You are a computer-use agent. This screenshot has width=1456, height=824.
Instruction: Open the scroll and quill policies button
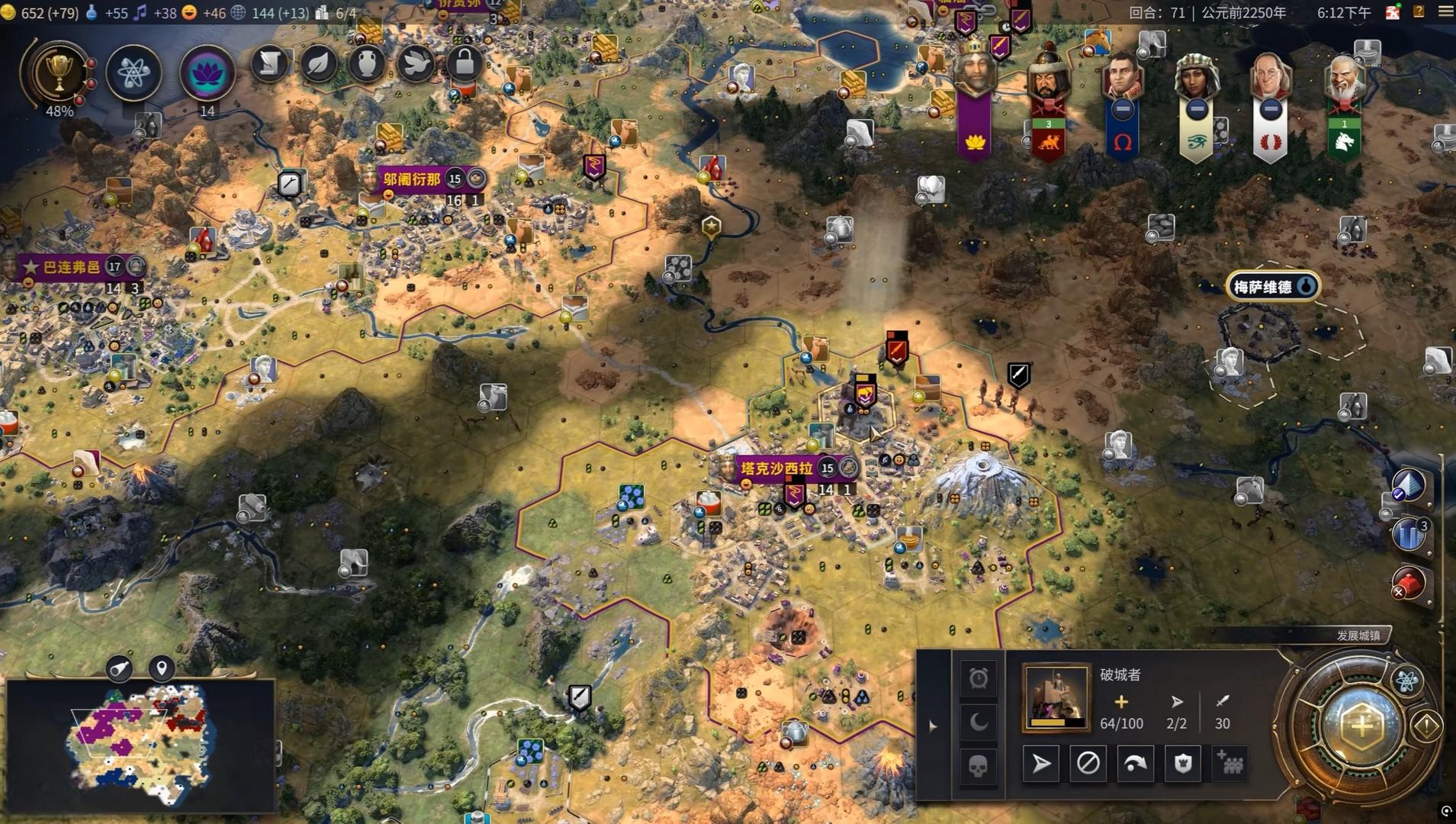[x=269, y=64]
